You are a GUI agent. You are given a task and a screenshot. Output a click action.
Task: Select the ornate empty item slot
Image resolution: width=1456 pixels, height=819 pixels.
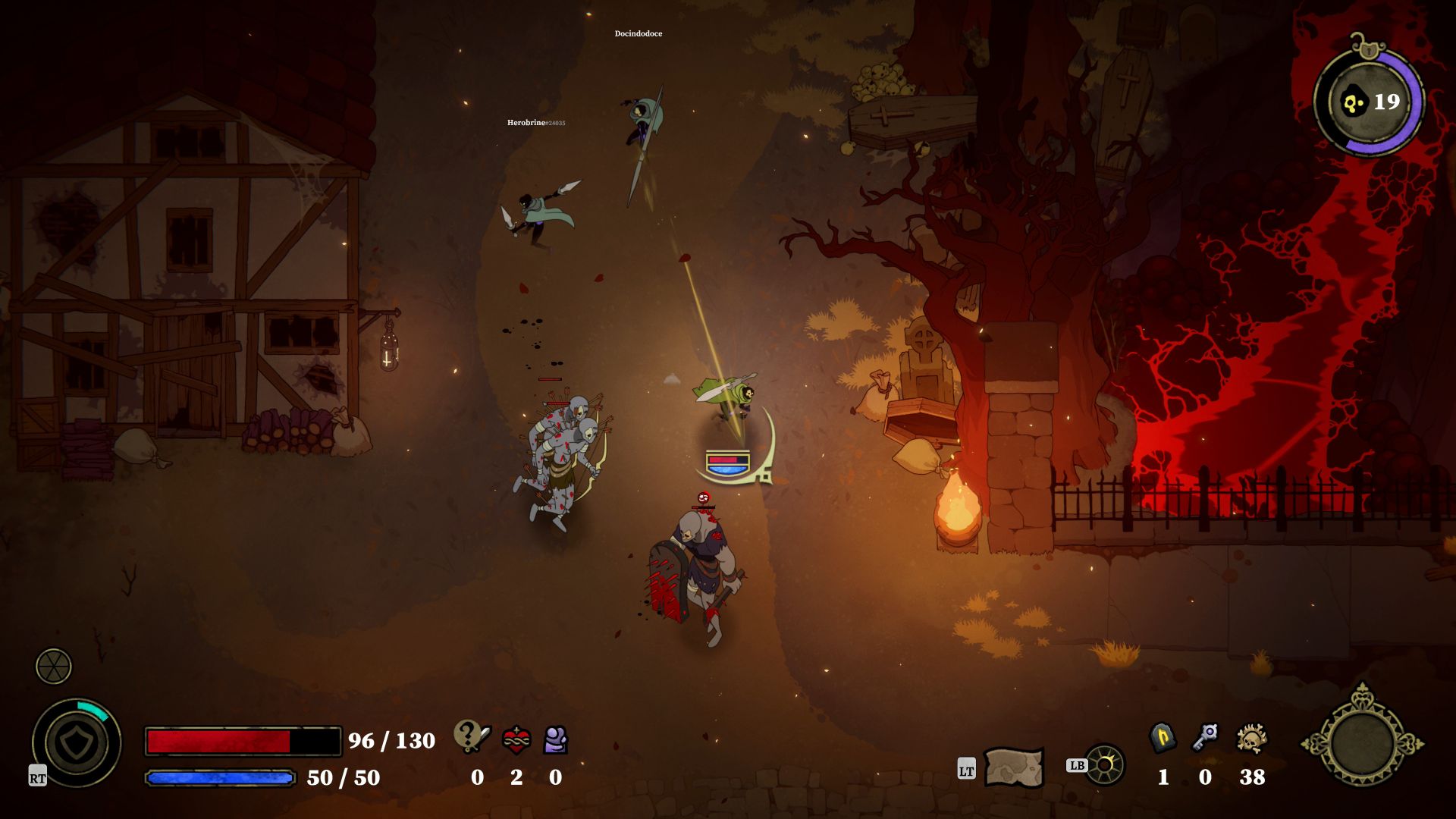click(1363, 744)
